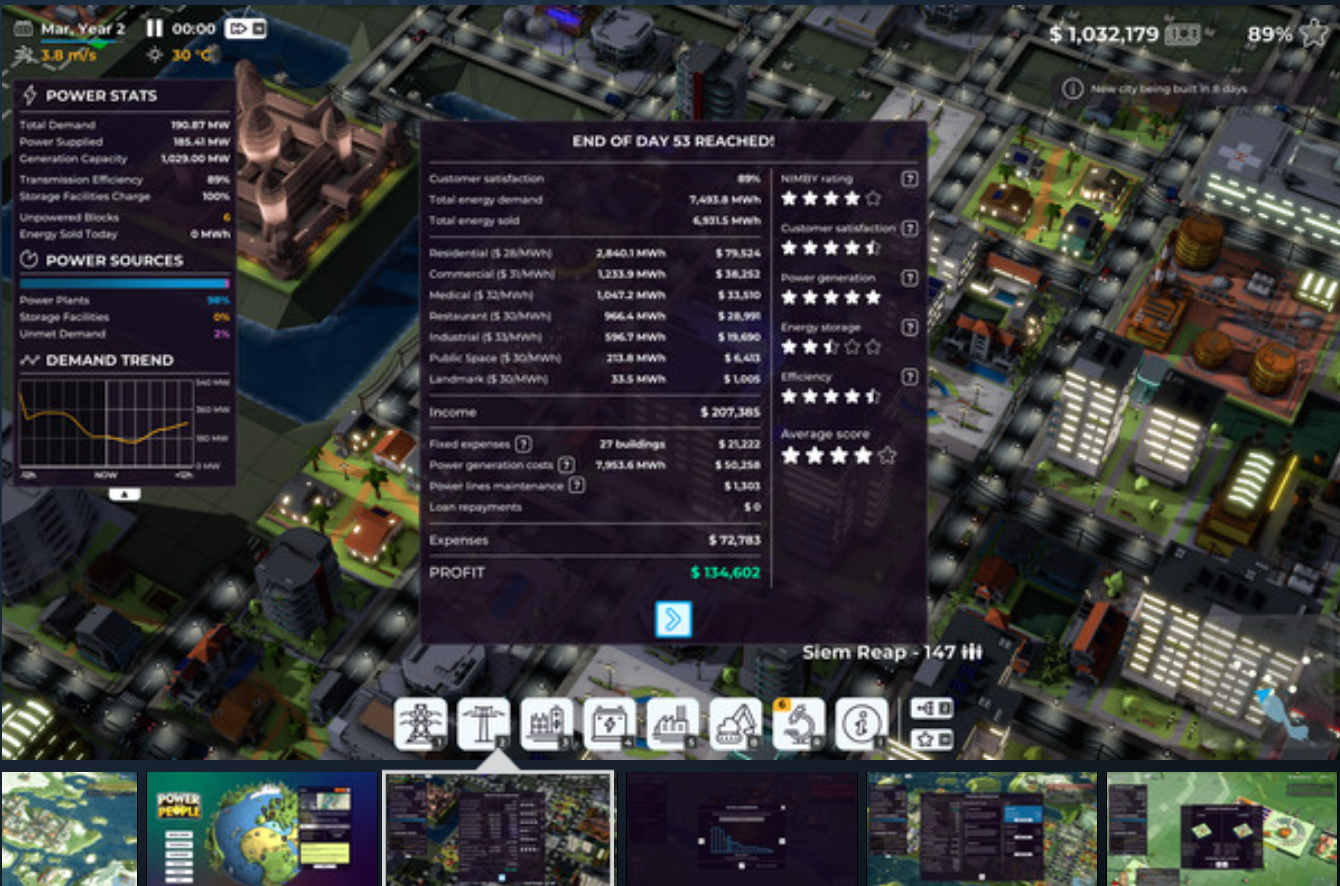Open the power plant factory category

click(x=672, y=723)
